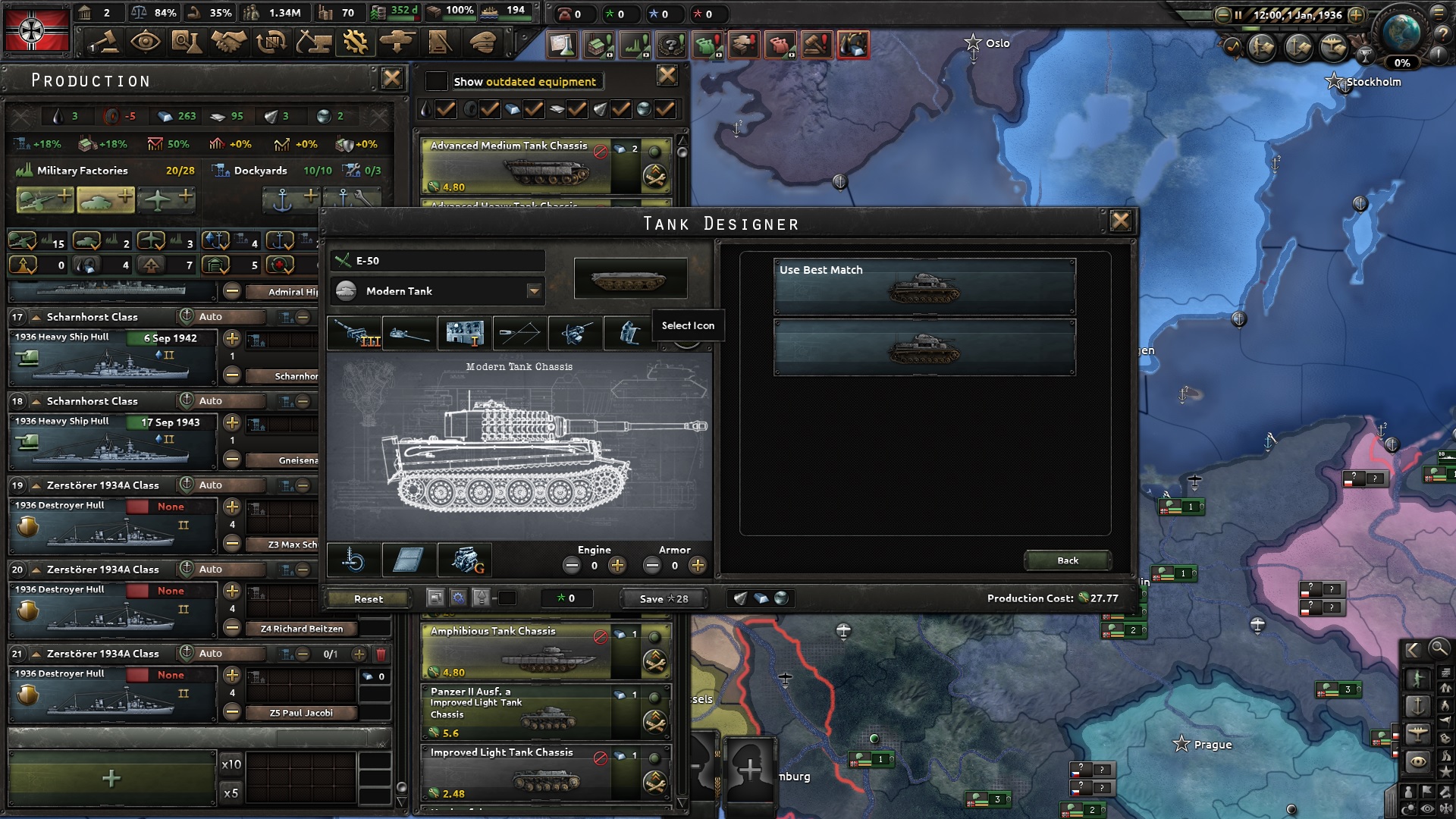Enable the fuel equipment filter checkbox

[x=446, y=108]
